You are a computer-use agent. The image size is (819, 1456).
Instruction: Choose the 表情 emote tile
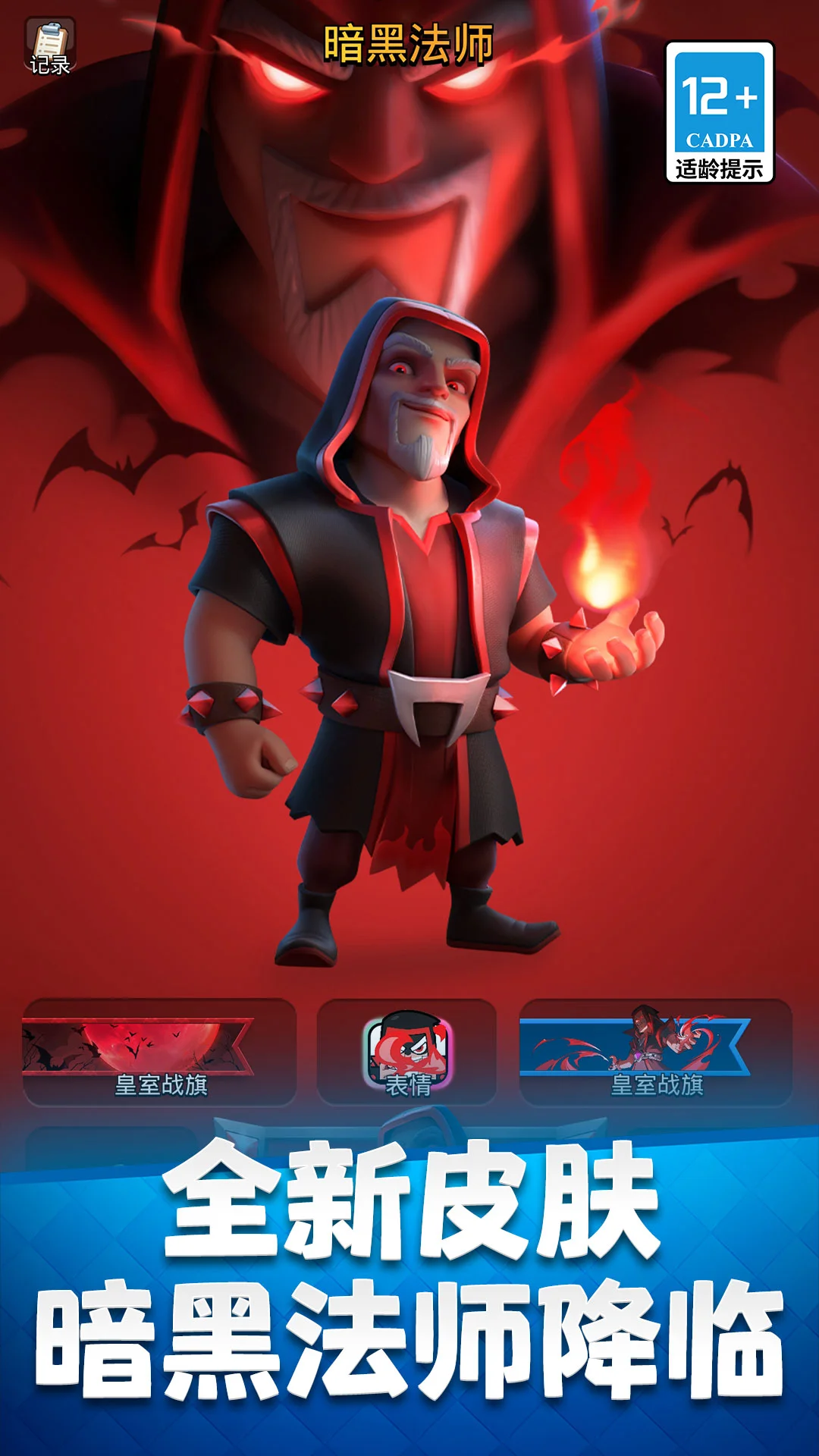pos(407,1053)
